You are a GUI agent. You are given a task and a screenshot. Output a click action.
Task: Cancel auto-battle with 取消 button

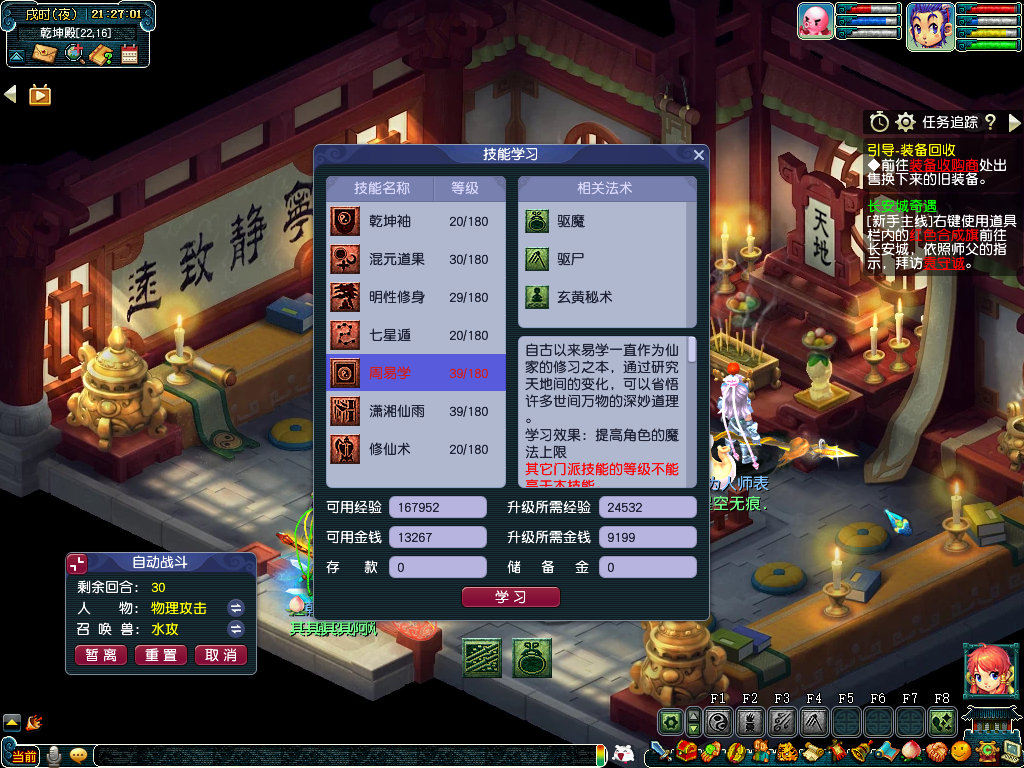click(221, 655)
